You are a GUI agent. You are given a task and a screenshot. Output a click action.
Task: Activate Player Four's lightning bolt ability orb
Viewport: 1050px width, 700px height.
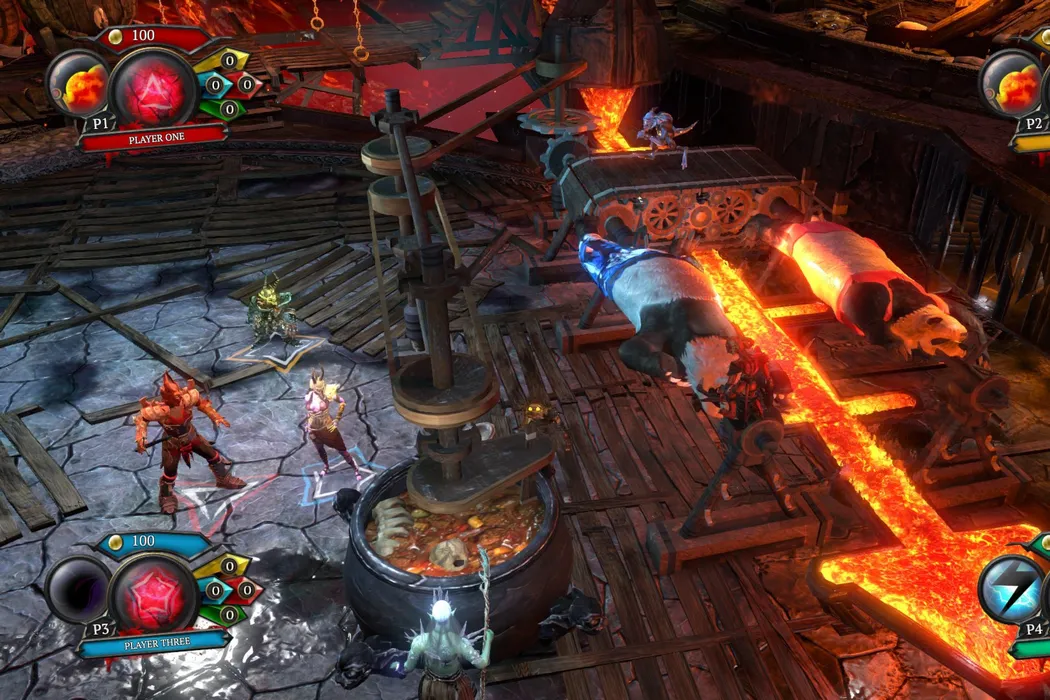(x=1012, y=590)
